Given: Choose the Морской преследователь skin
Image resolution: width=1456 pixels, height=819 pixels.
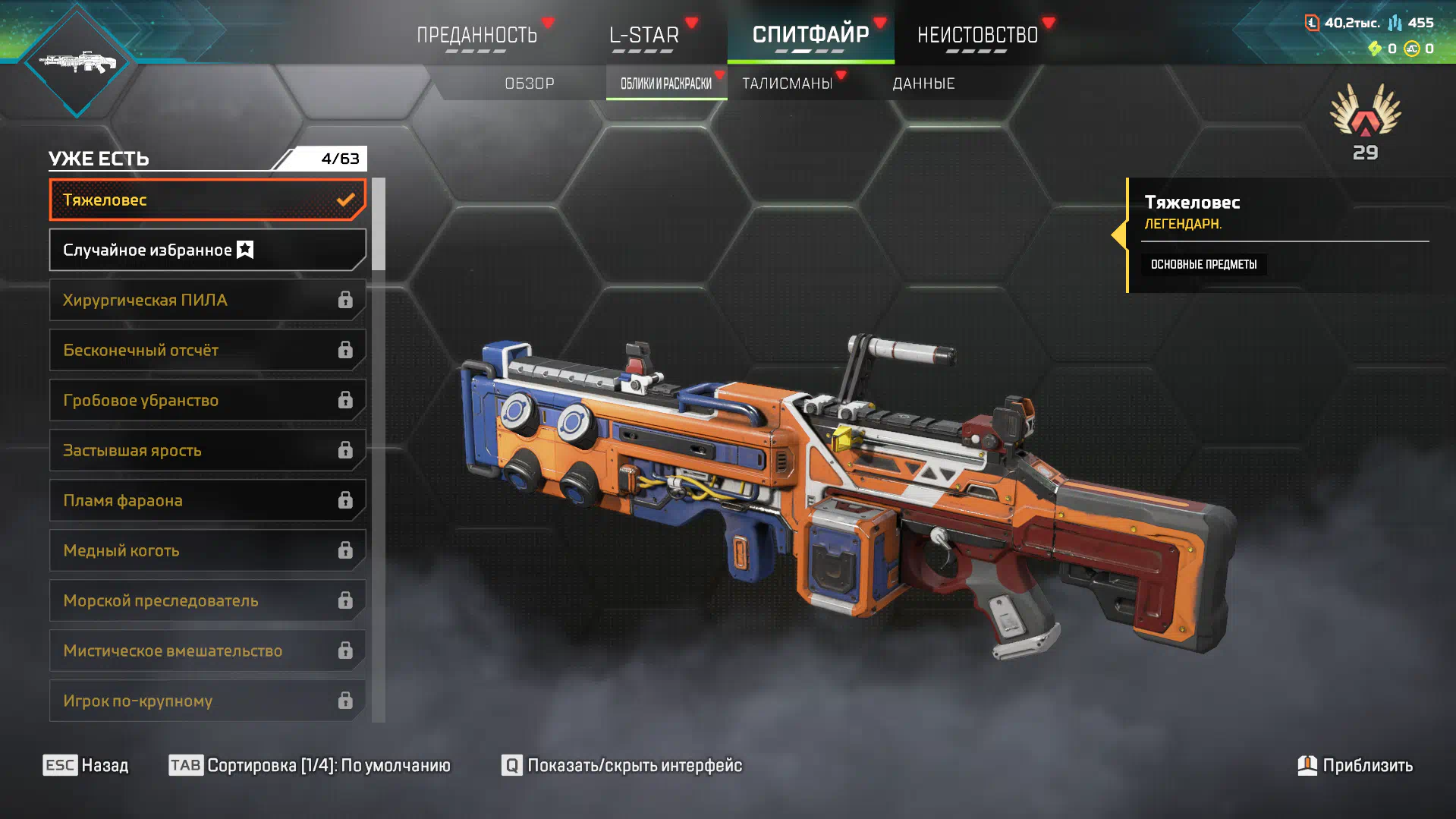Looking at the screenshot, I should (207, 600).
